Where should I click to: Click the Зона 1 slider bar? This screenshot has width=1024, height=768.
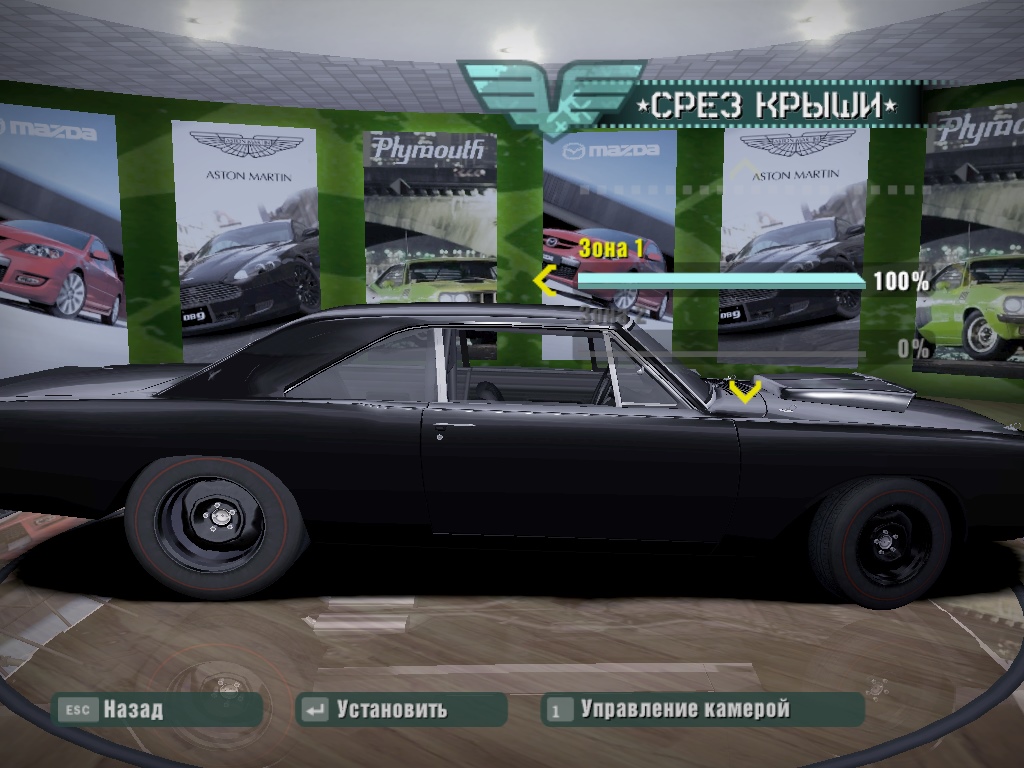point(721,282)
